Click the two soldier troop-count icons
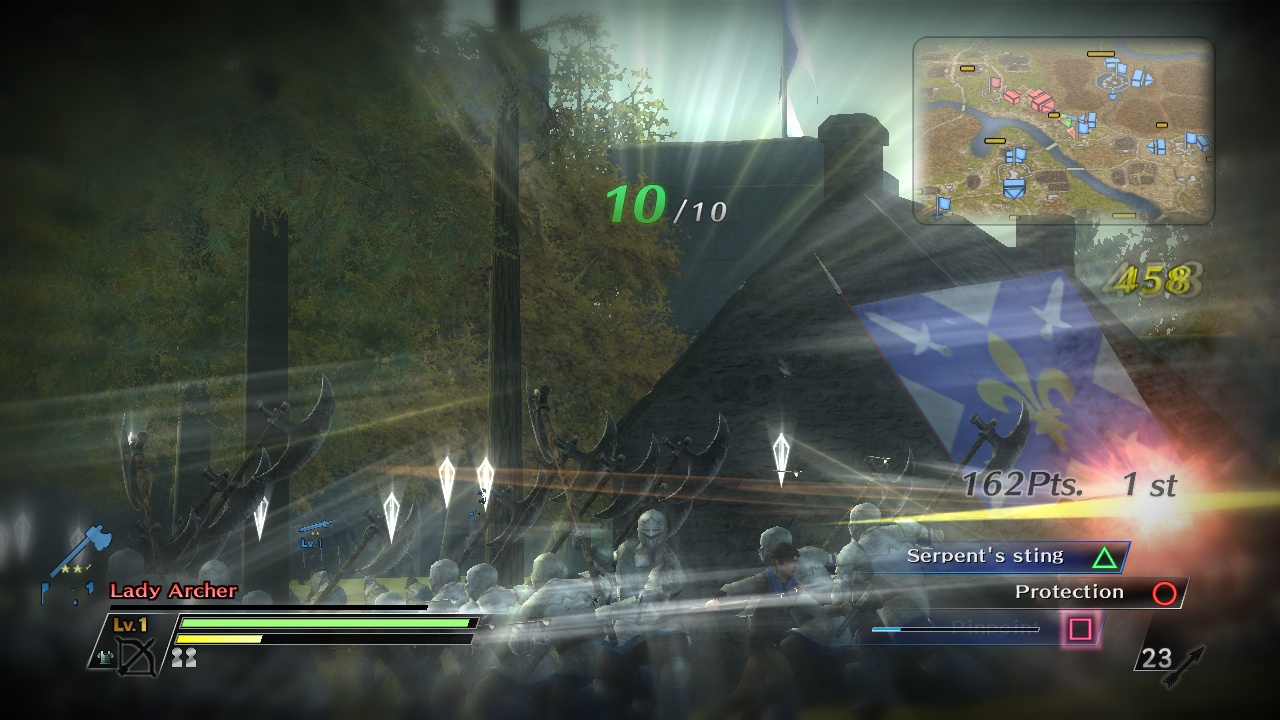Image resolution: width=1280 pixels, height=720 pixels. click(184, 658)
